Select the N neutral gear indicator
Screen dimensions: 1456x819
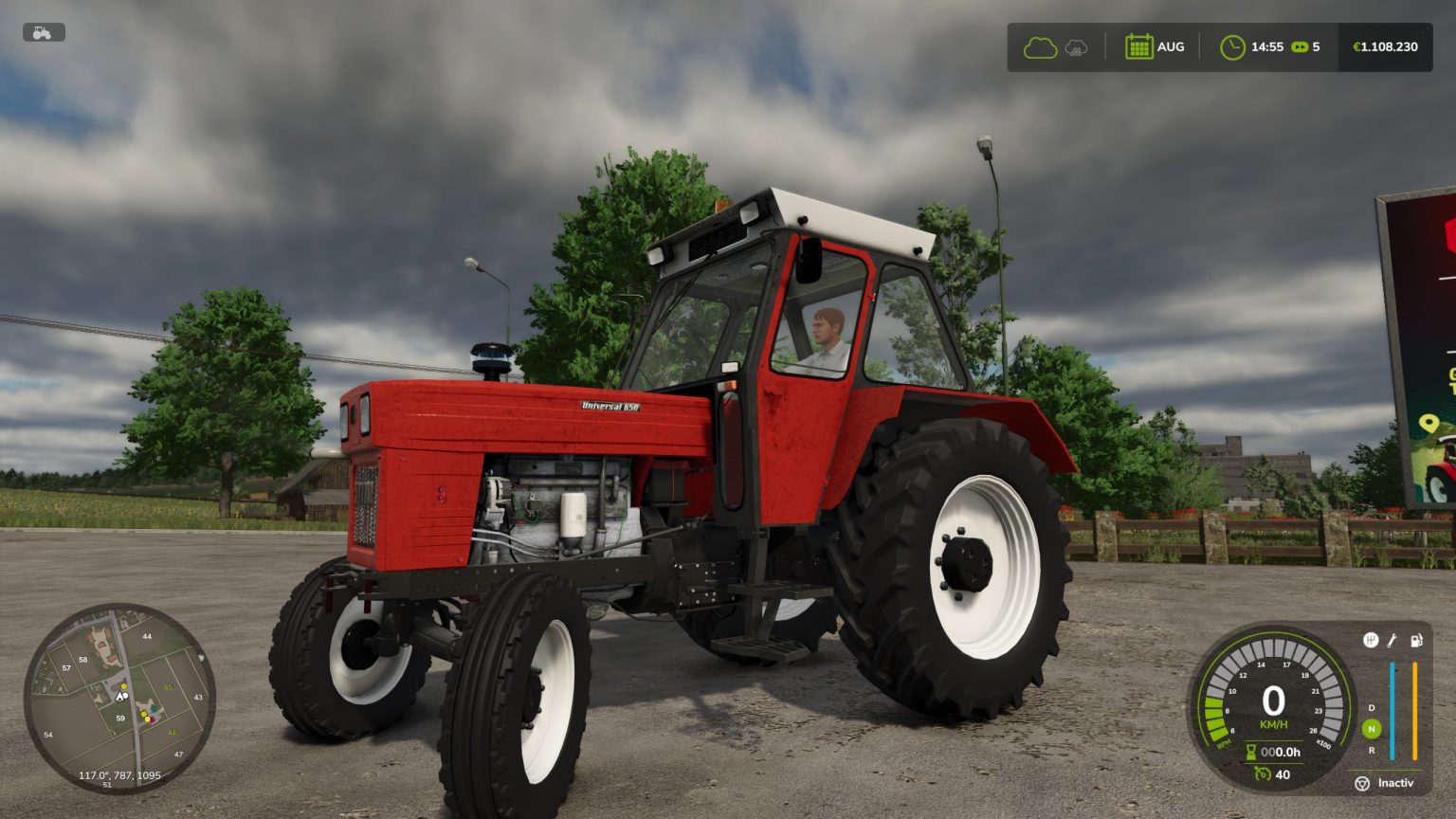tap(1371, 729)
